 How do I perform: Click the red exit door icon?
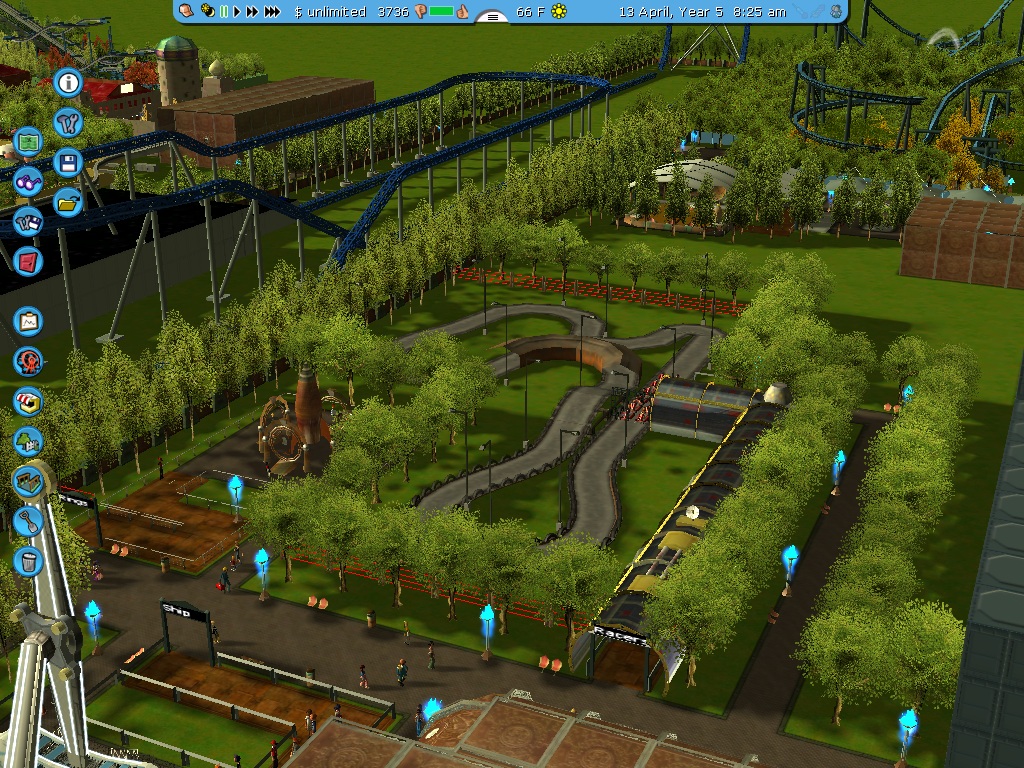(28, 261)
